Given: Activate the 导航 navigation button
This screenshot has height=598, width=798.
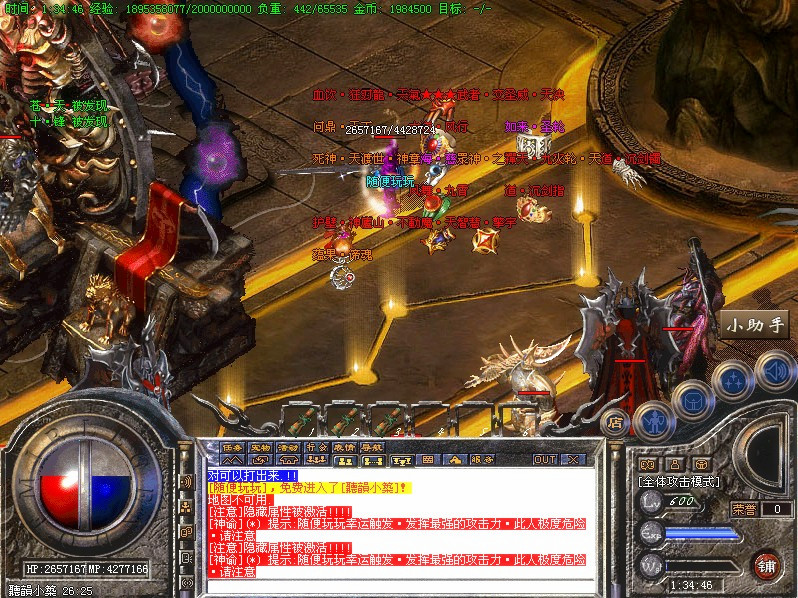Looking at the screenshot, I should [372, 447].
